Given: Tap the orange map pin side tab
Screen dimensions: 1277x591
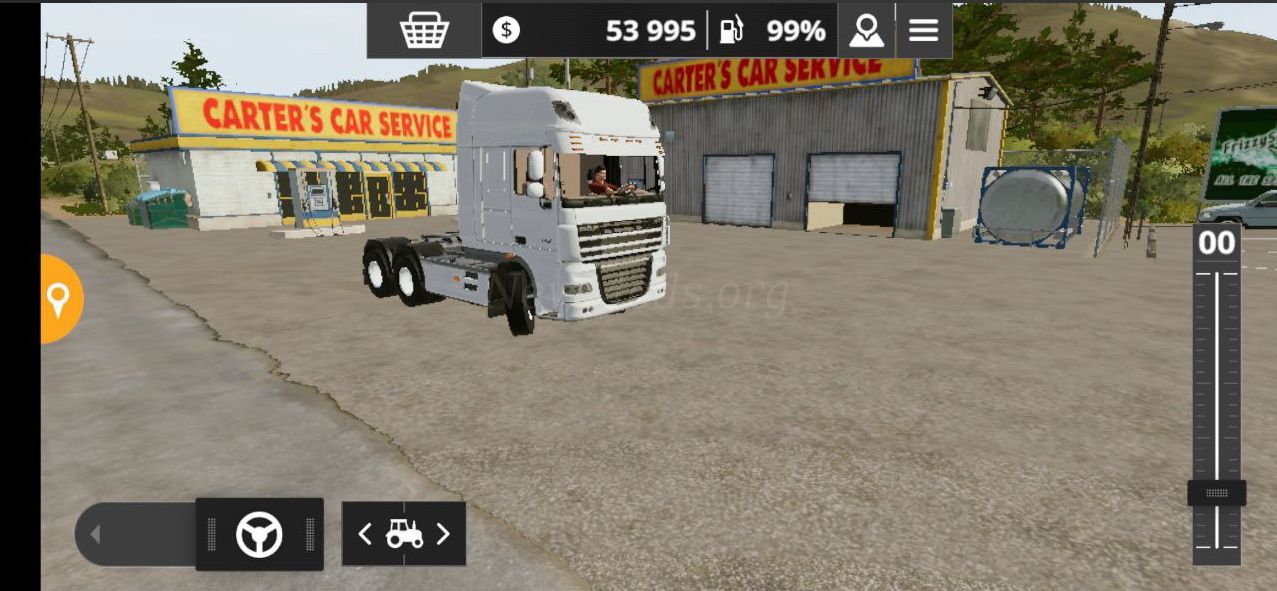Looking at the screenshot, I should pyautogui.click(x=59, y=299).
